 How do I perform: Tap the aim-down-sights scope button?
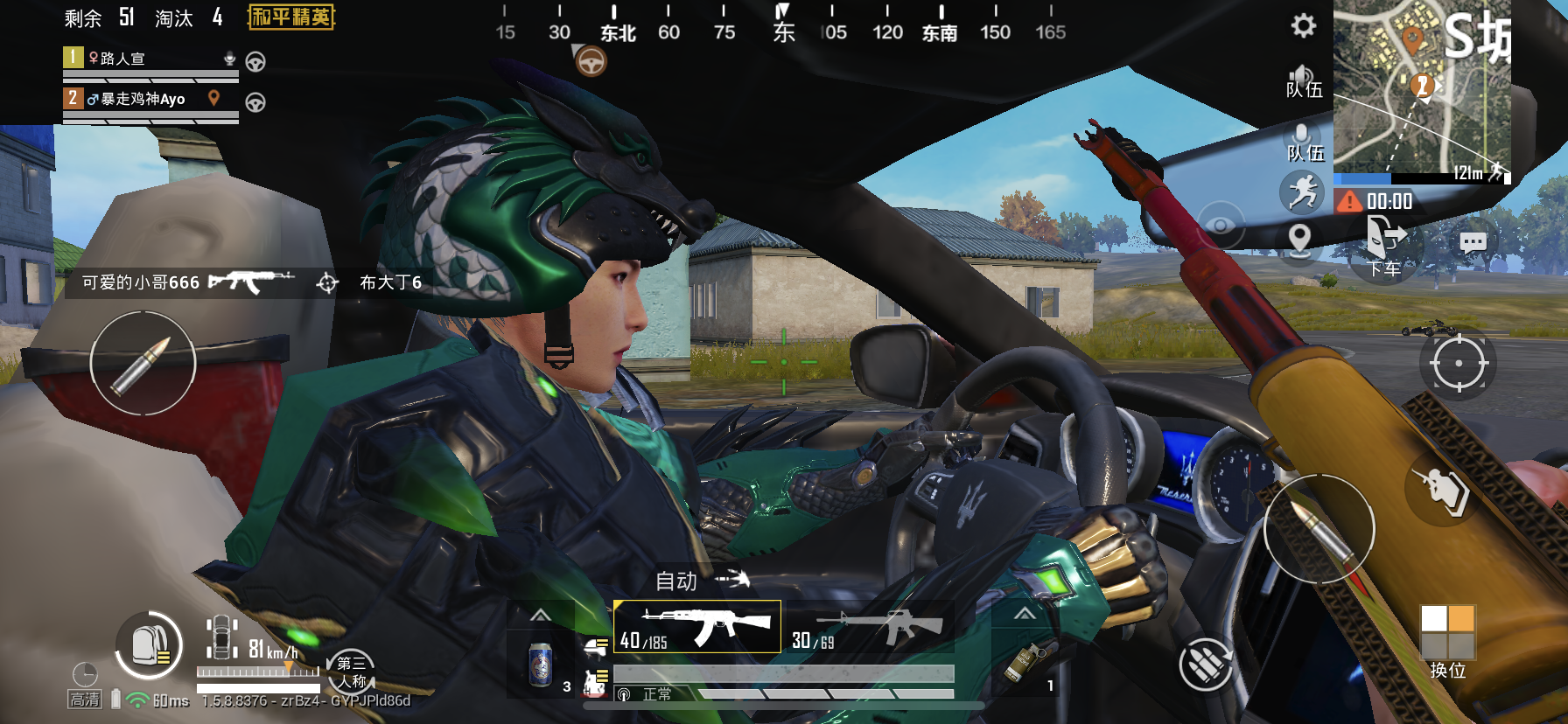1458,363
